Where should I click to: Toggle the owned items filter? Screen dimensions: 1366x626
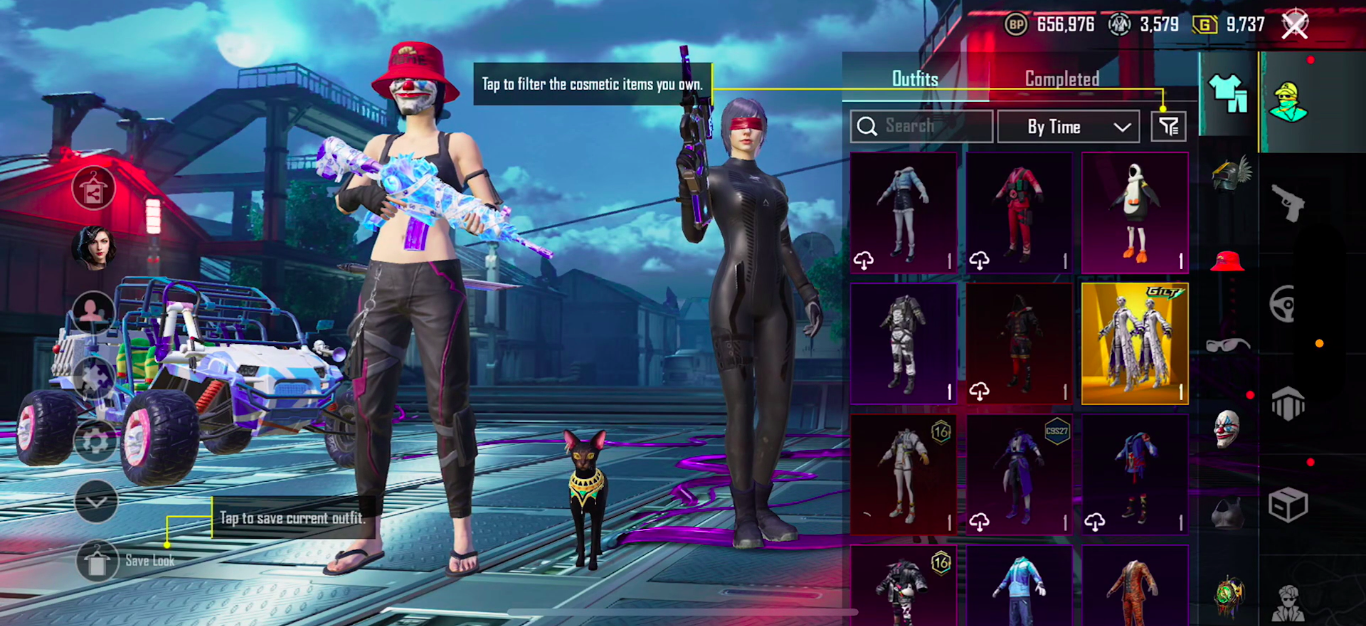click(x=1168, y=126)
